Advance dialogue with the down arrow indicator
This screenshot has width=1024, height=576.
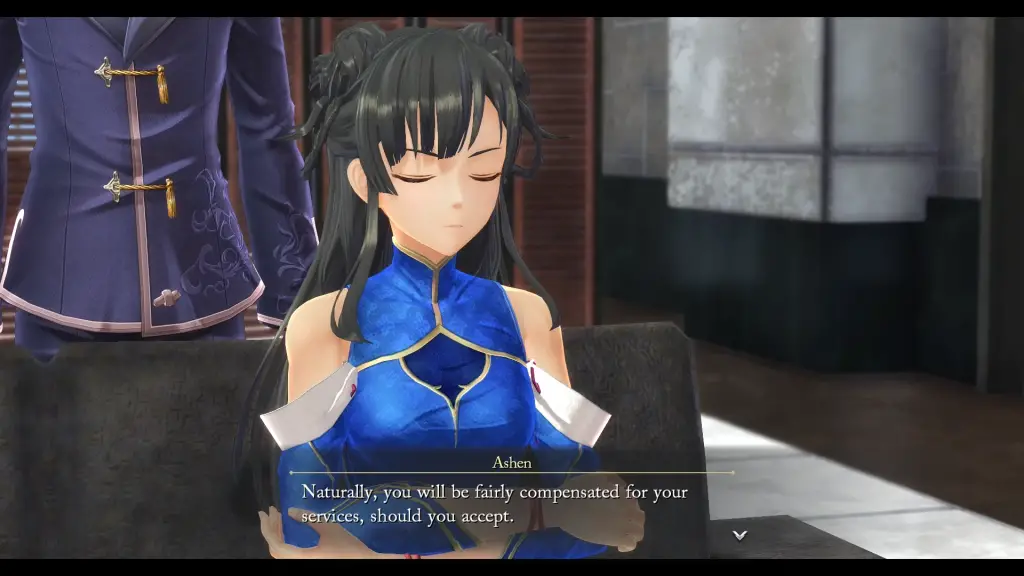point(740,535)
